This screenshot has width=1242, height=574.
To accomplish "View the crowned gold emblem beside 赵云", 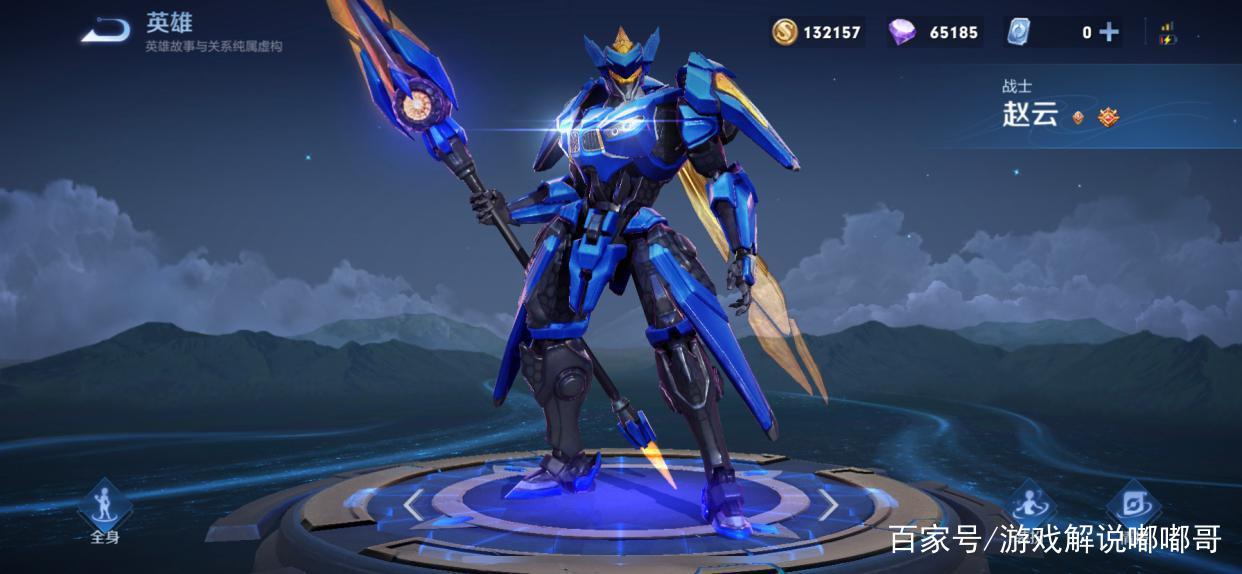I will click(x=1107, y=117).
